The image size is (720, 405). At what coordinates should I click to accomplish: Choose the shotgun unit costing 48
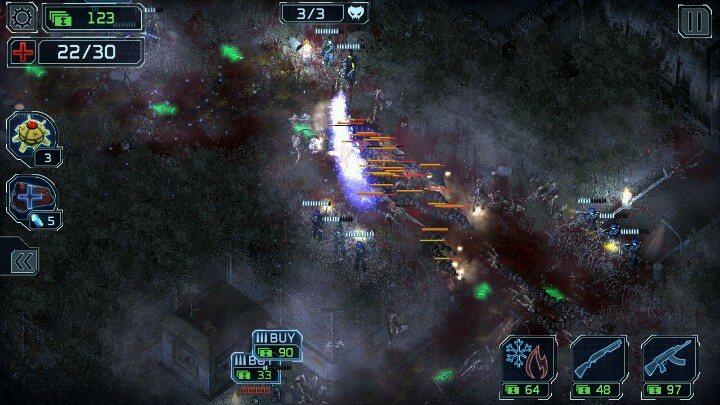598,366
